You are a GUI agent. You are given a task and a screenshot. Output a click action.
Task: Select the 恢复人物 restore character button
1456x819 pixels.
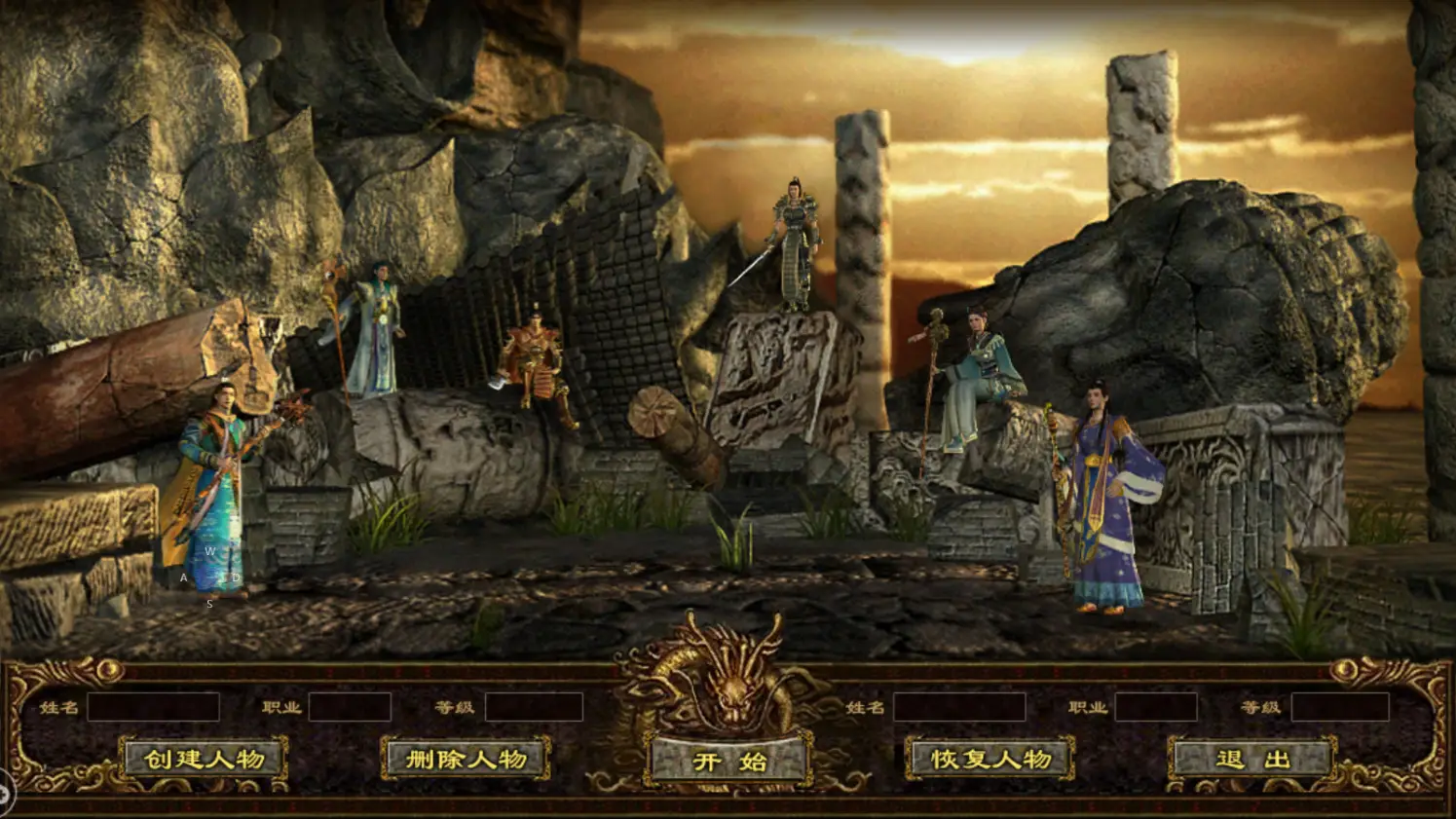990,760
